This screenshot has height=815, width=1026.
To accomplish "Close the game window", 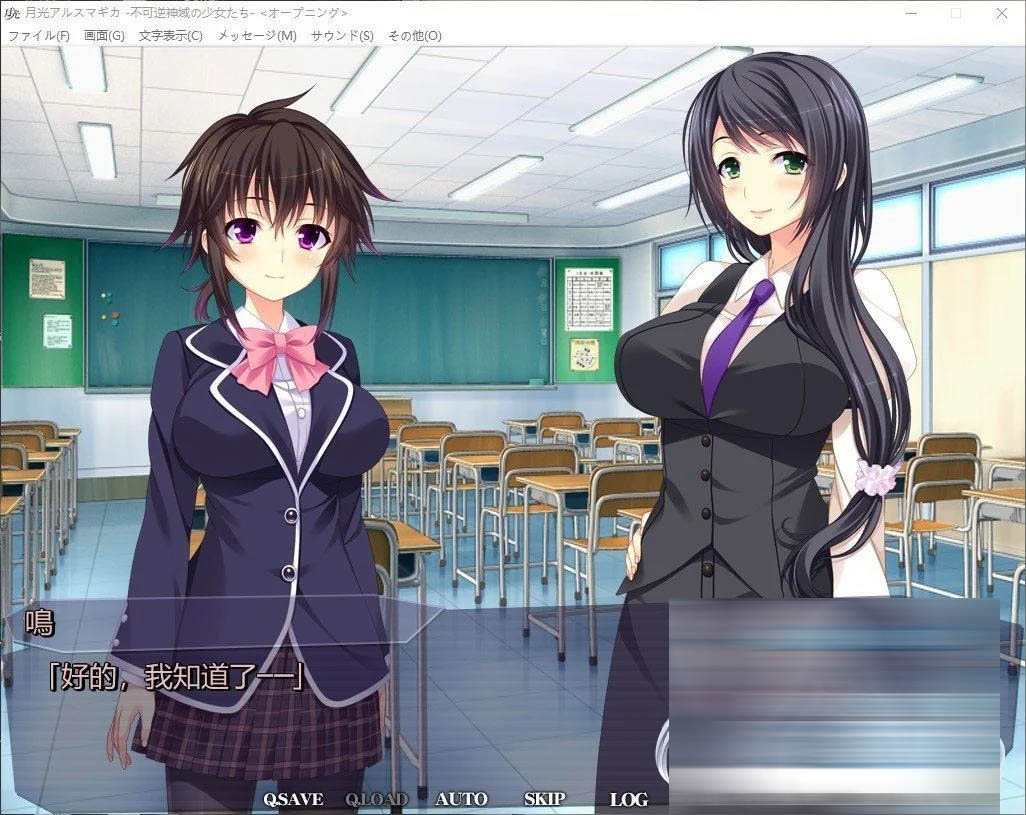I will point(1002,13).
